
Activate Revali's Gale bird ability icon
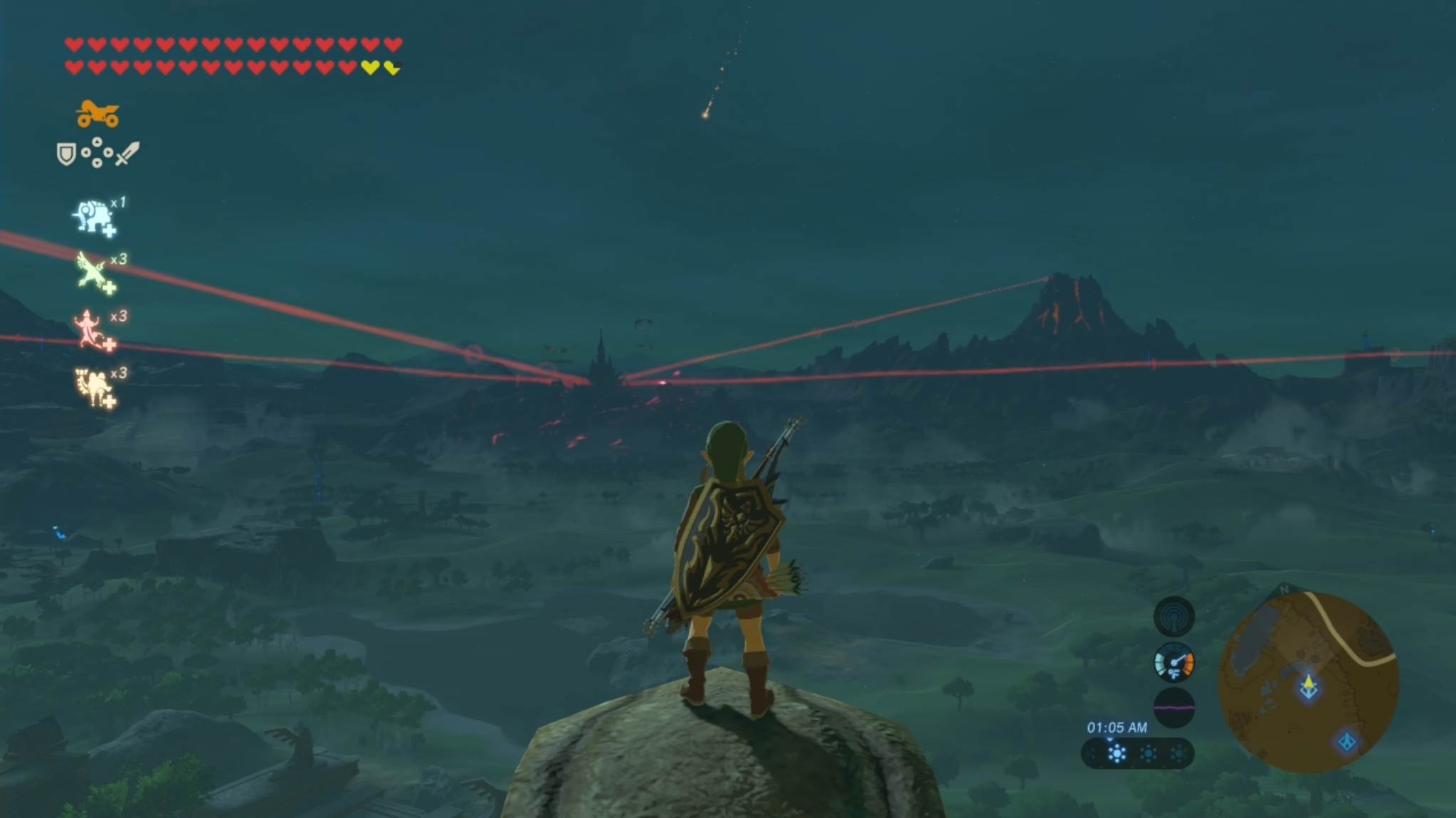point(94,272)
